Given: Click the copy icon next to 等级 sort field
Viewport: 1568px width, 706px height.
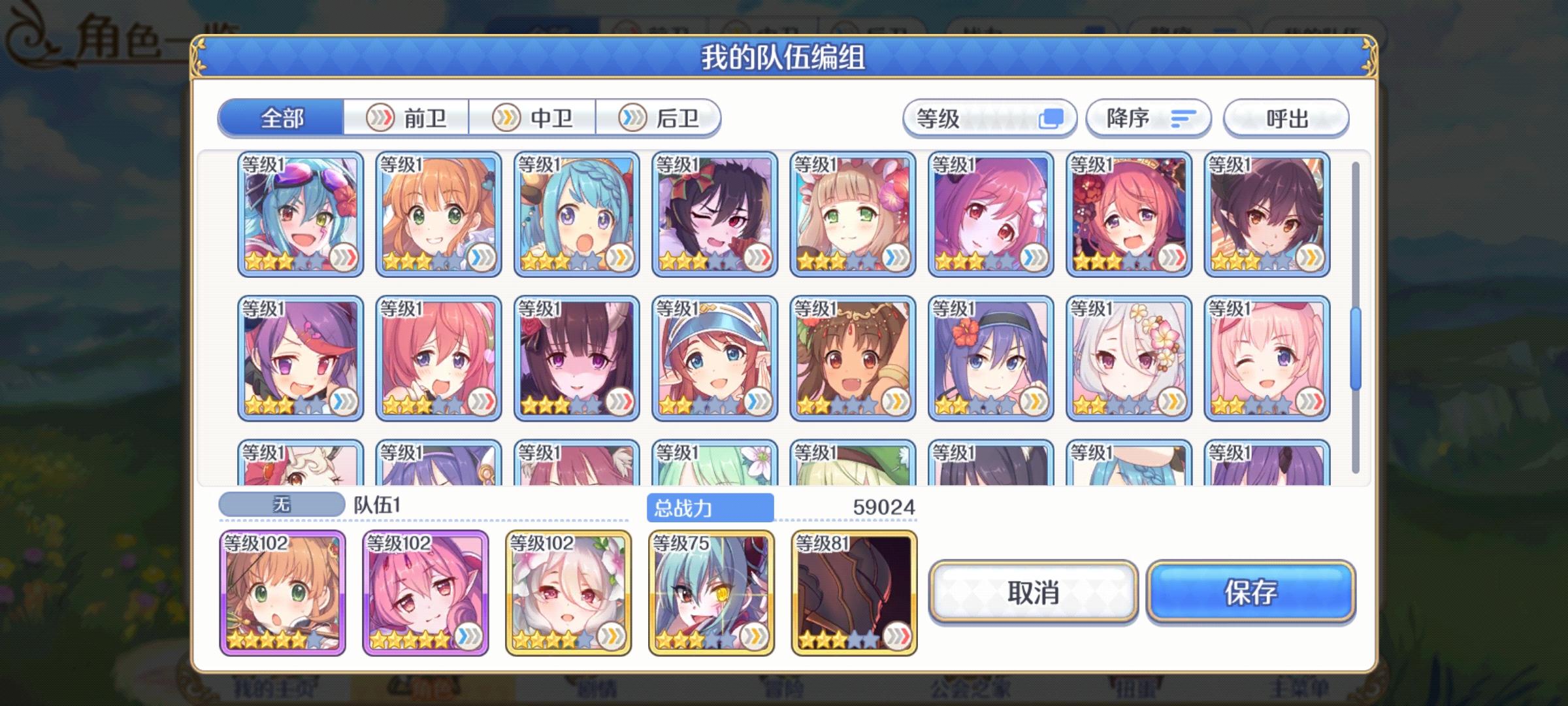Looking at the screenshot, I should tap(1051, 118).
